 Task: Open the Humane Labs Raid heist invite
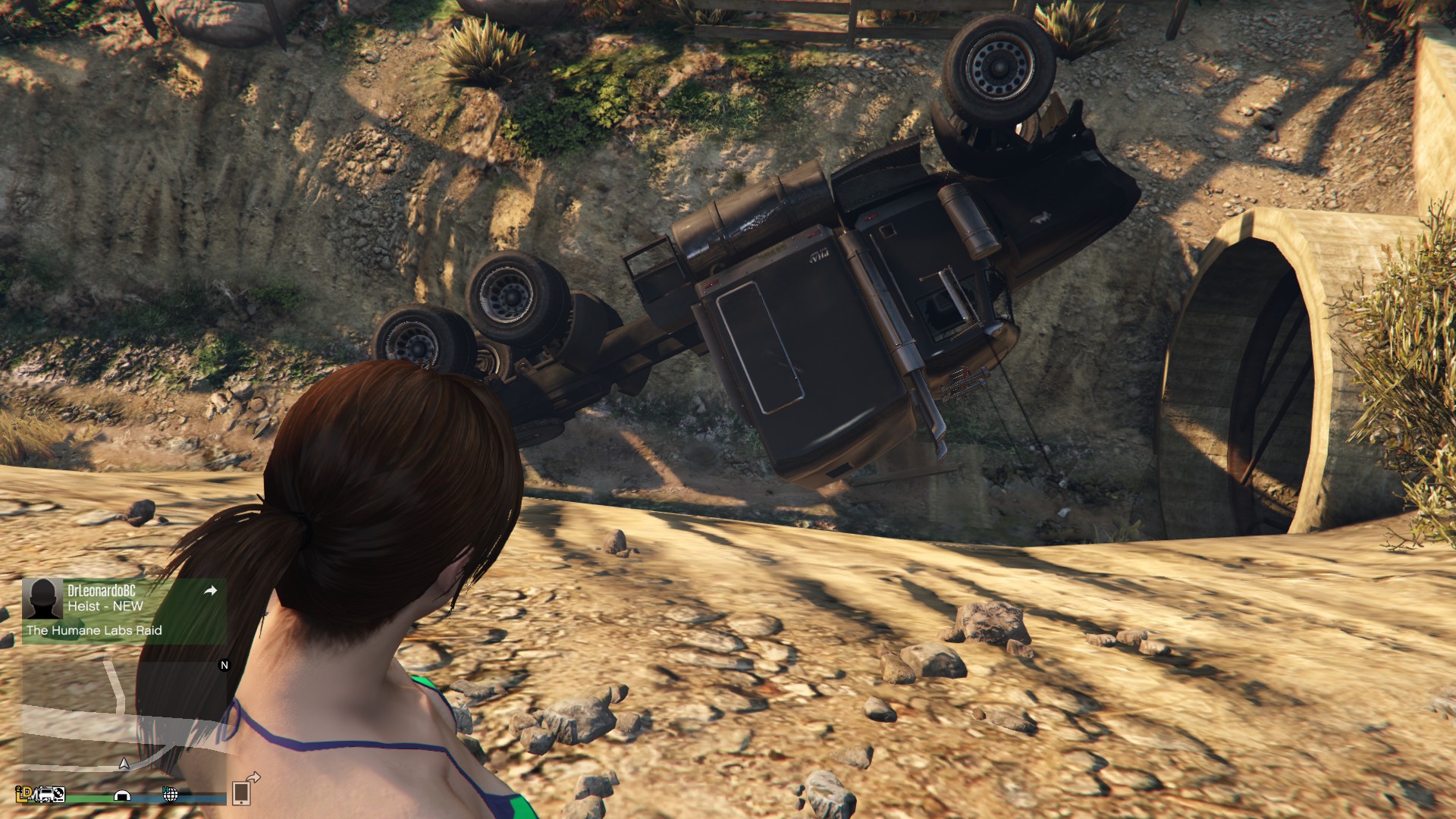point(94,630)
